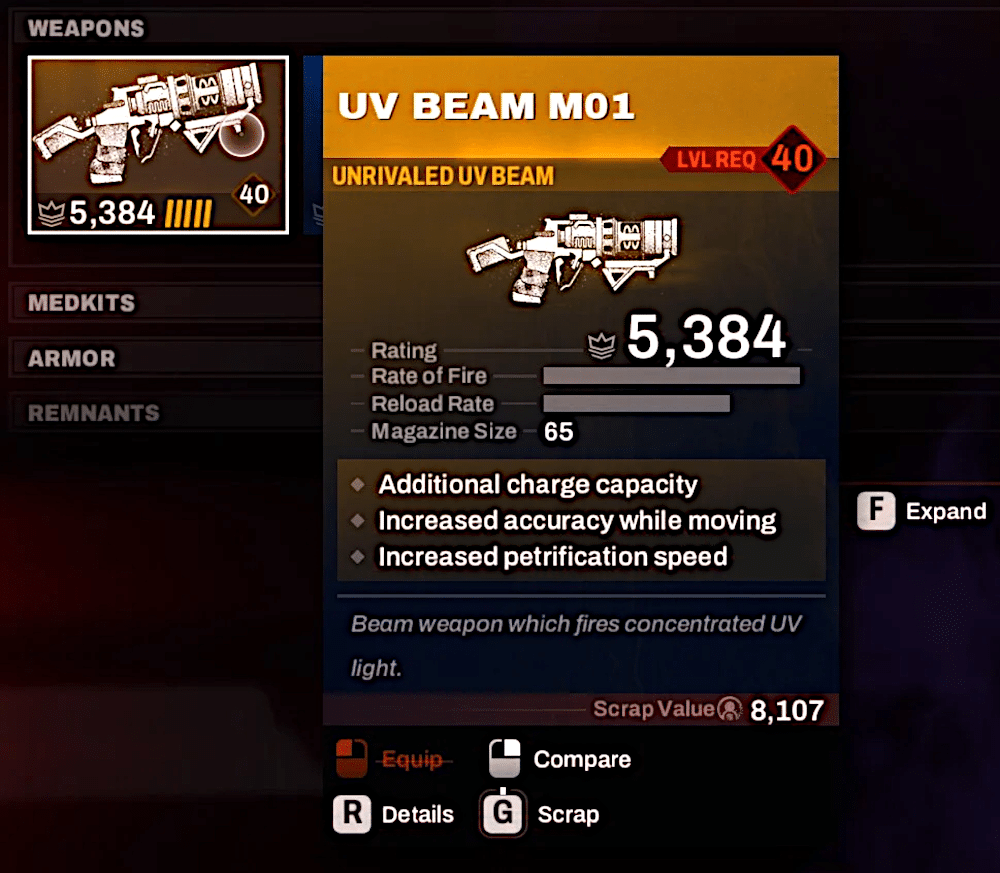Select the UV Beam weapon inventory slot
The image size is (1000, 873).
click(158, 145)
